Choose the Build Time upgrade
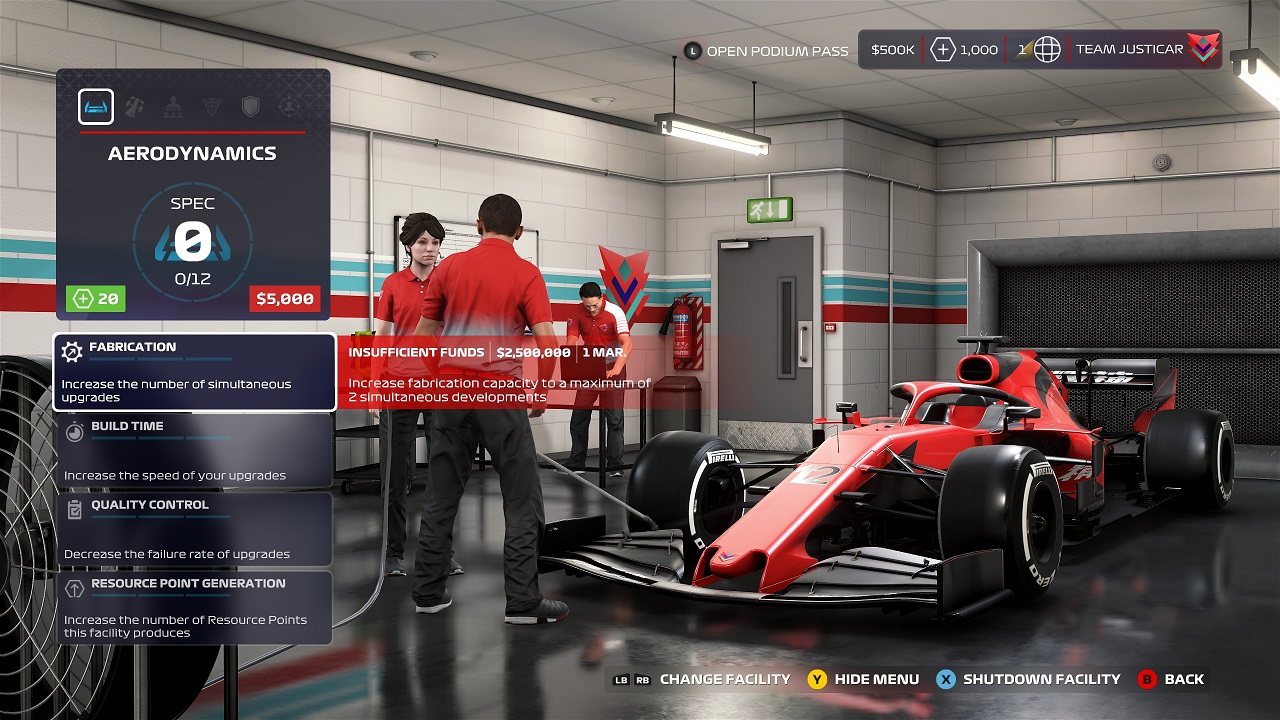The width and height of the screenshot is (1280, 720). (194, 450)
